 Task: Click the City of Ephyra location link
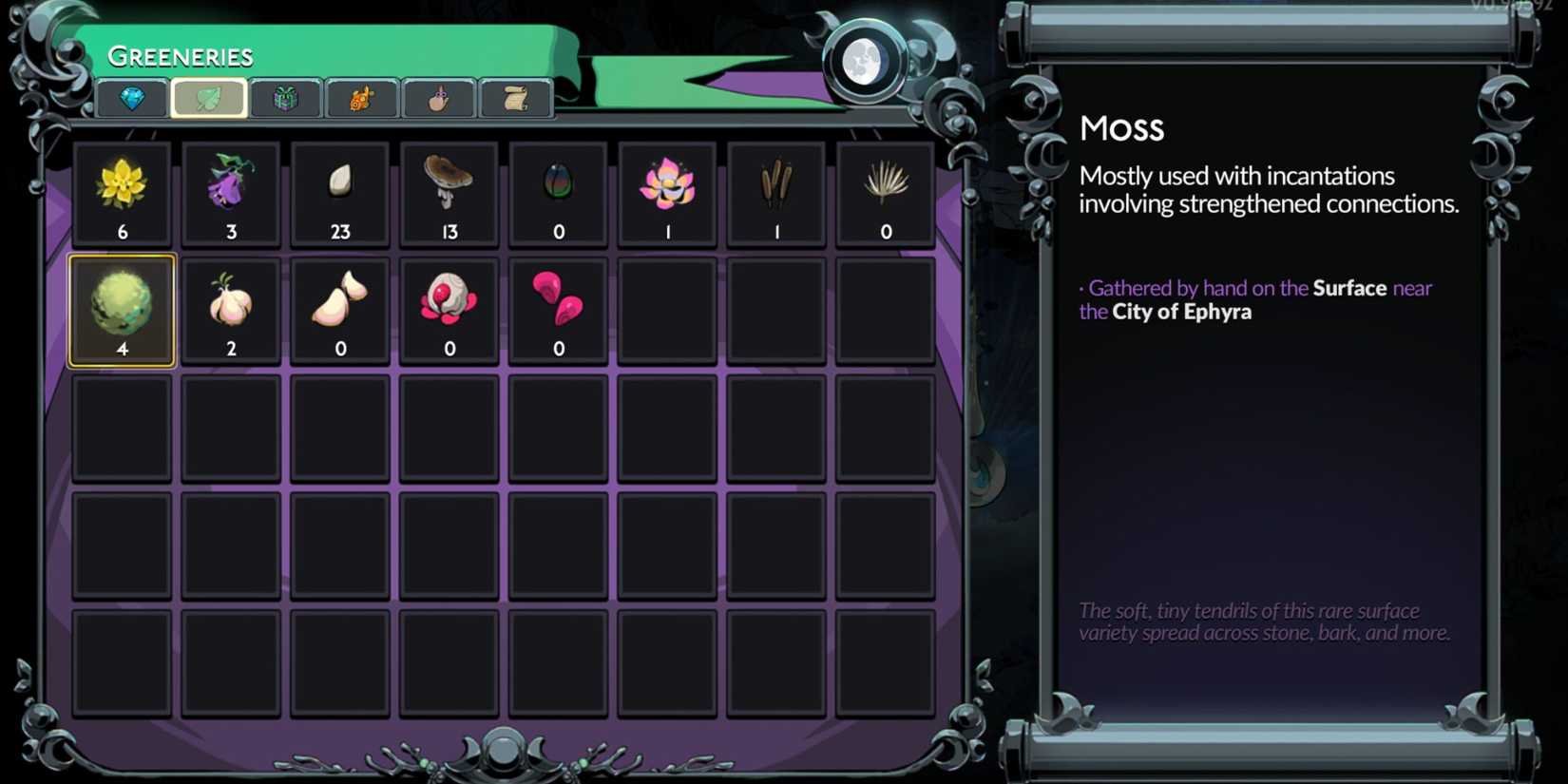(1182, 312)
